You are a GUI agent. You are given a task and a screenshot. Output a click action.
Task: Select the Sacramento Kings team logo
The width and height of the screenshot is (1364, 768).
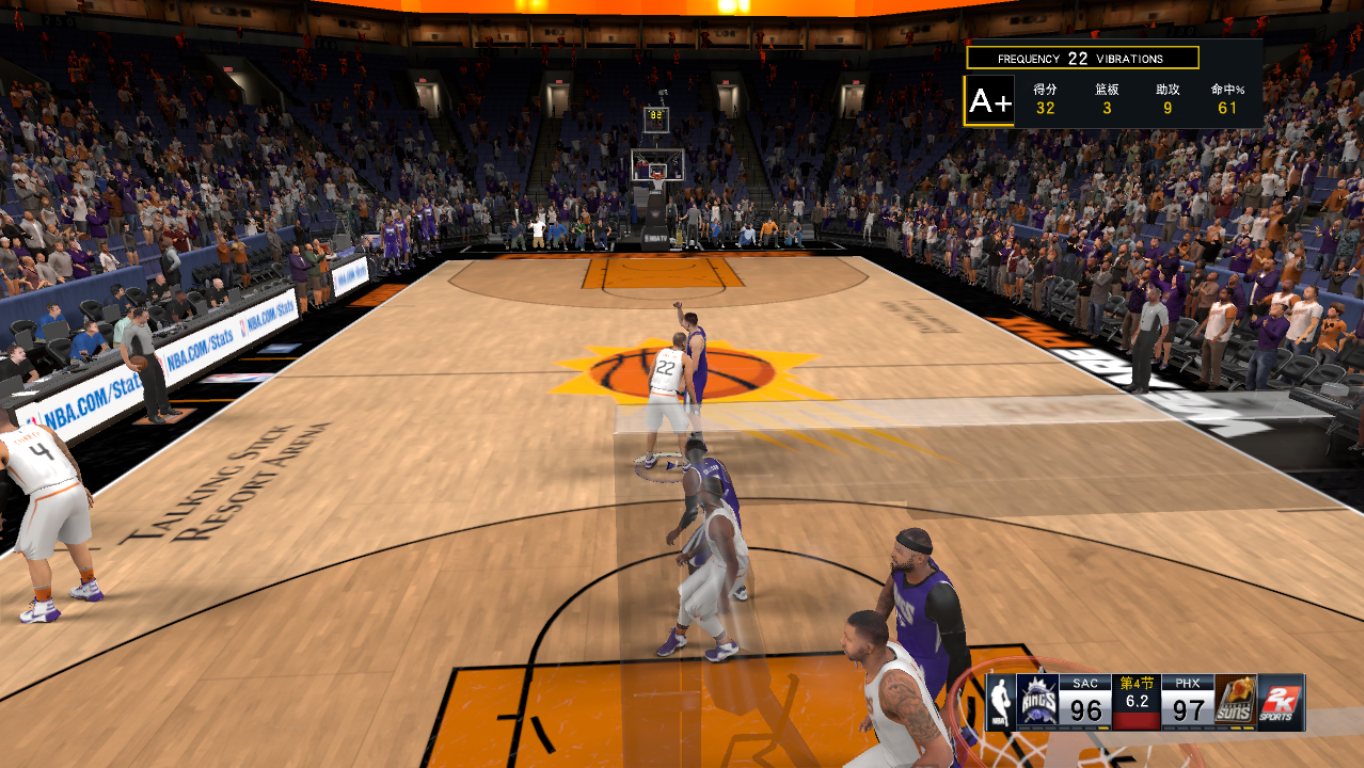1037,700
